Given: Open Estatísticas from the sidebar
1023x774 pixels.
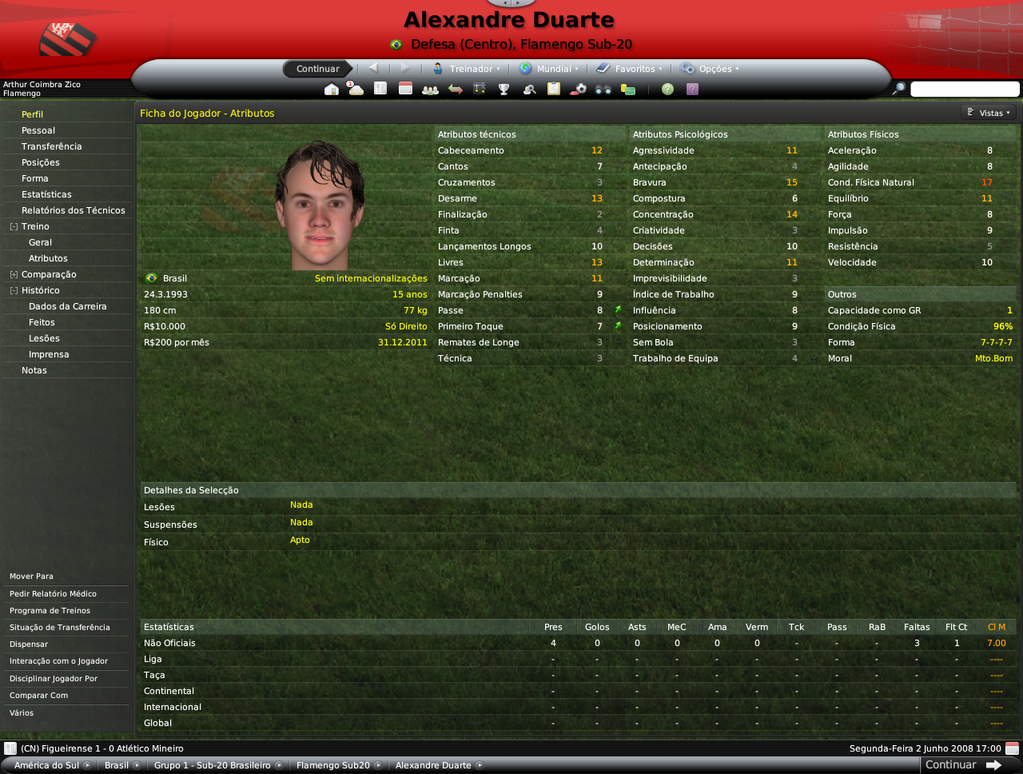Looking at the screenshot, I should 47,195.
